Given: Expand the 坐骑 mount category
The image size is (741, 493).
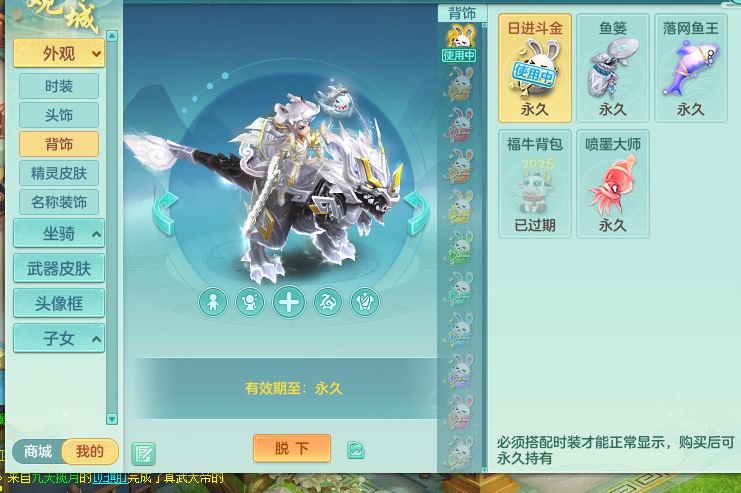Looking at the screenshot, I should click(59, 234).
